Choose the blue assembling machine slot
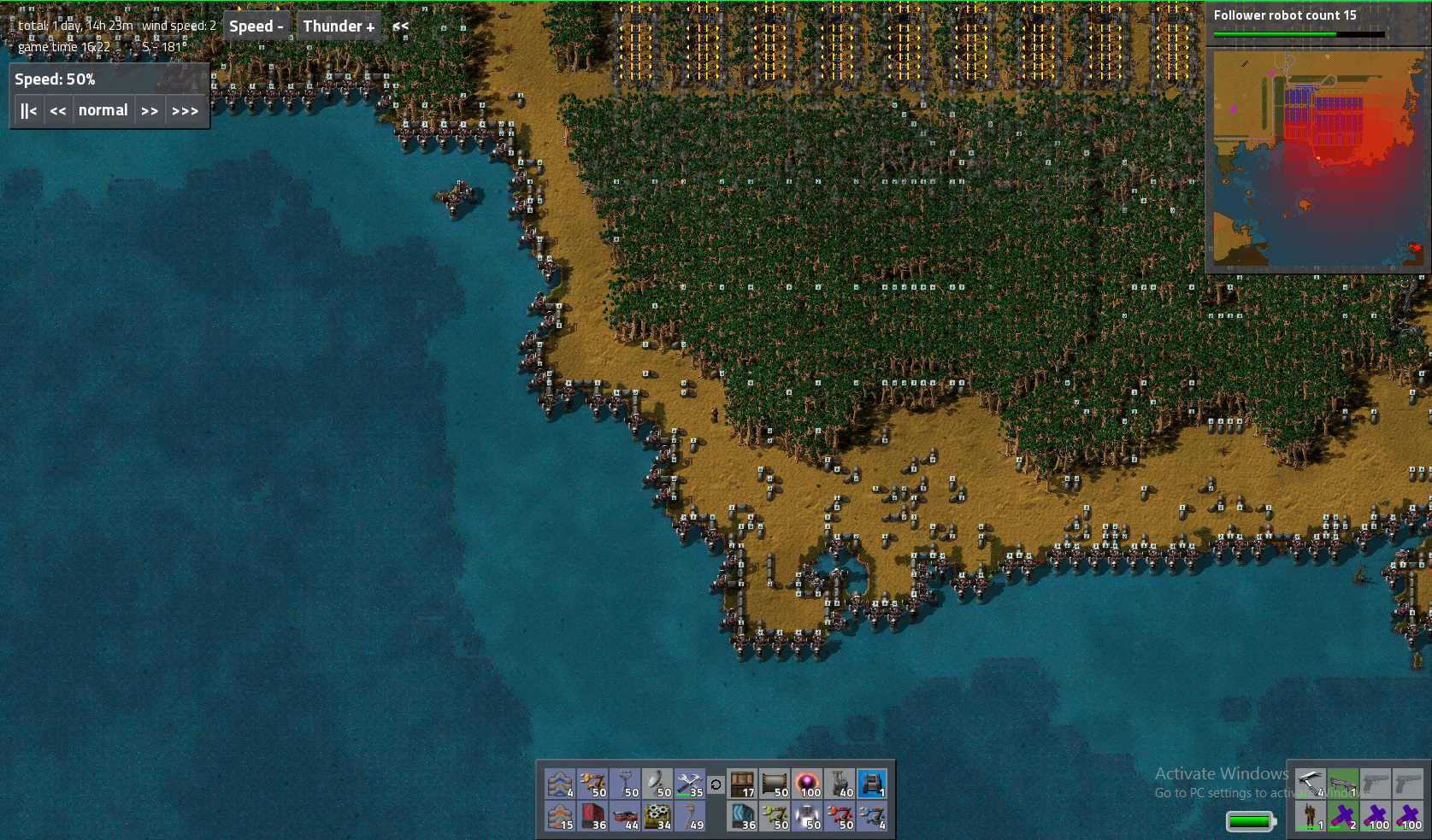The width and height of the screenshot is (1432, 840). 872,784
